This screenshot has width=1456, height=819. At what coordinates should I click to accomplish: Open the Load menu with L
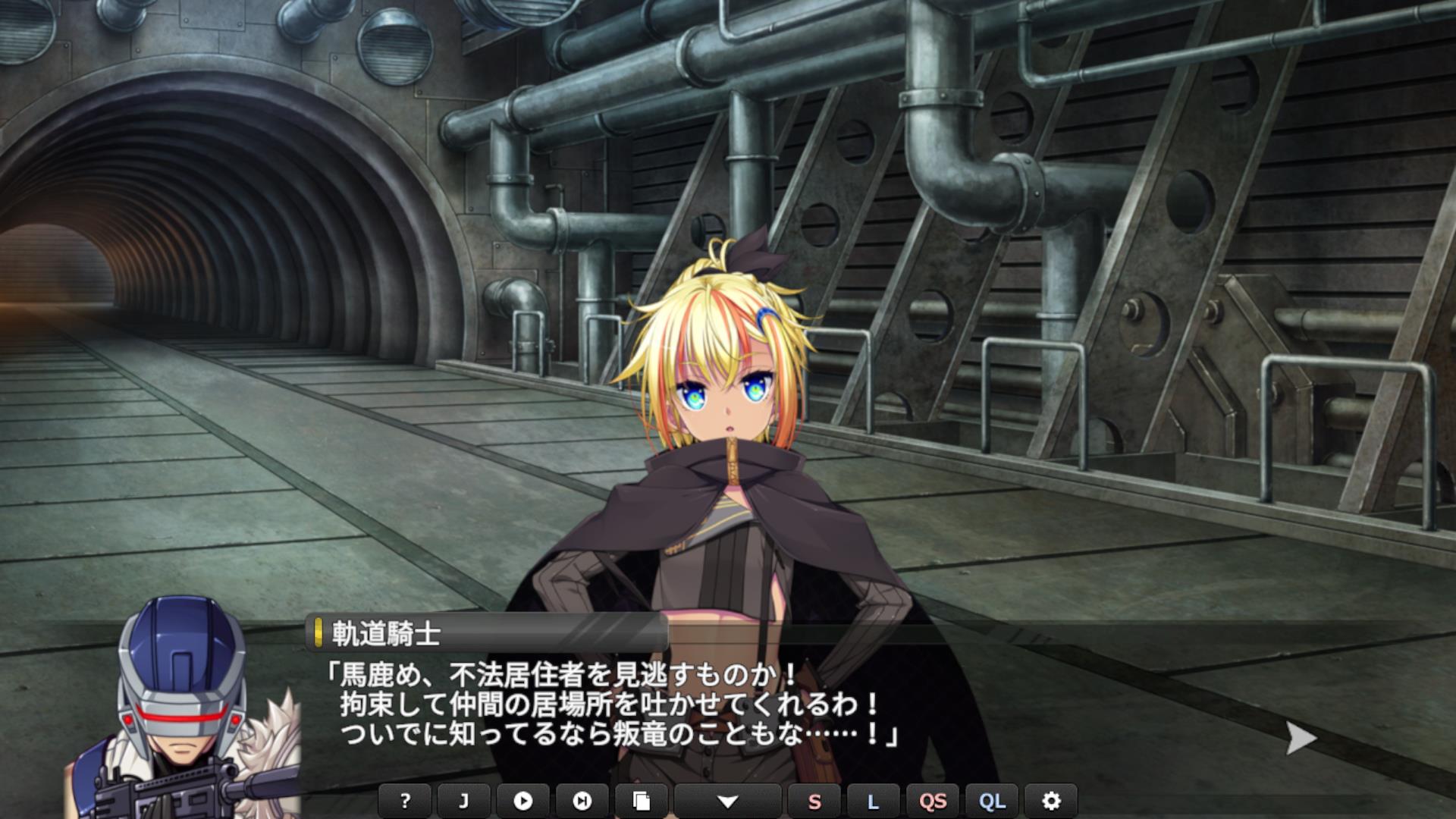(873, 801)
